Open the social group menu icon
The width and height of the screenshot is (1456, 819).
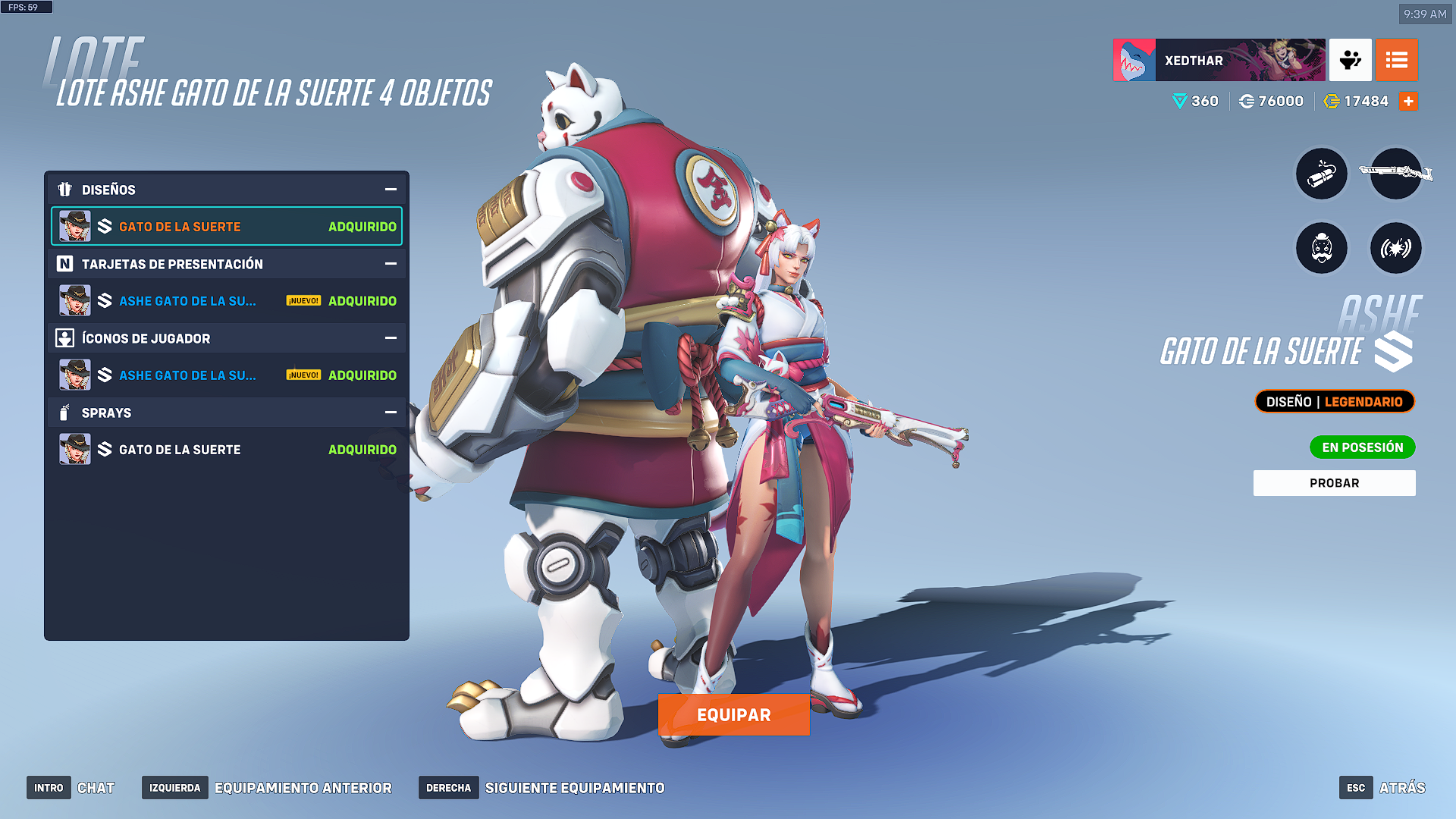pos(1350,61)
